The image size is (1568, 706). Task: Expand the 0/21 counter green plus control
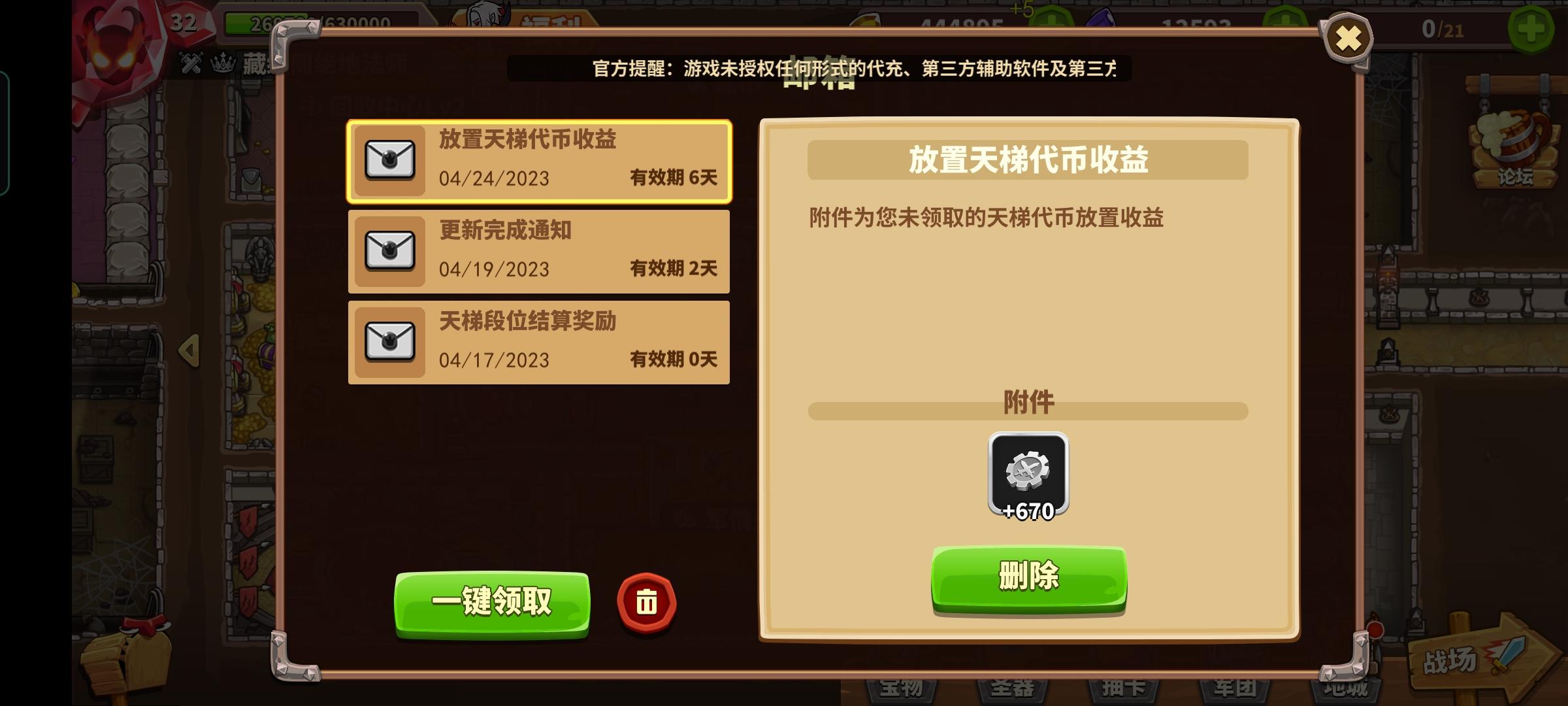1532,27
